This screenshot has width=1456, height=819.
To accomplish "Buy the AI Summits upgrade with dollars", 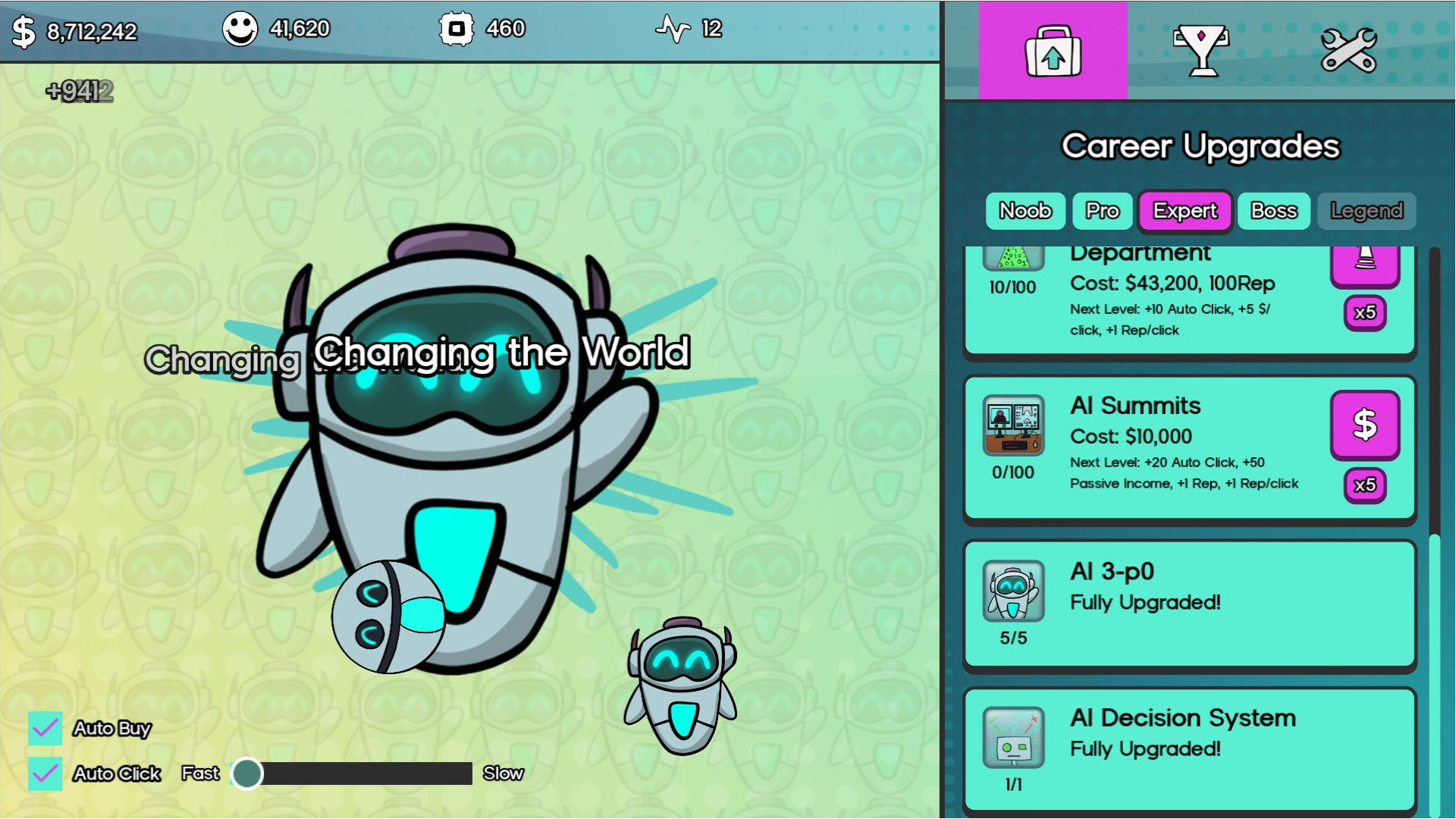I will point(1364,425).
